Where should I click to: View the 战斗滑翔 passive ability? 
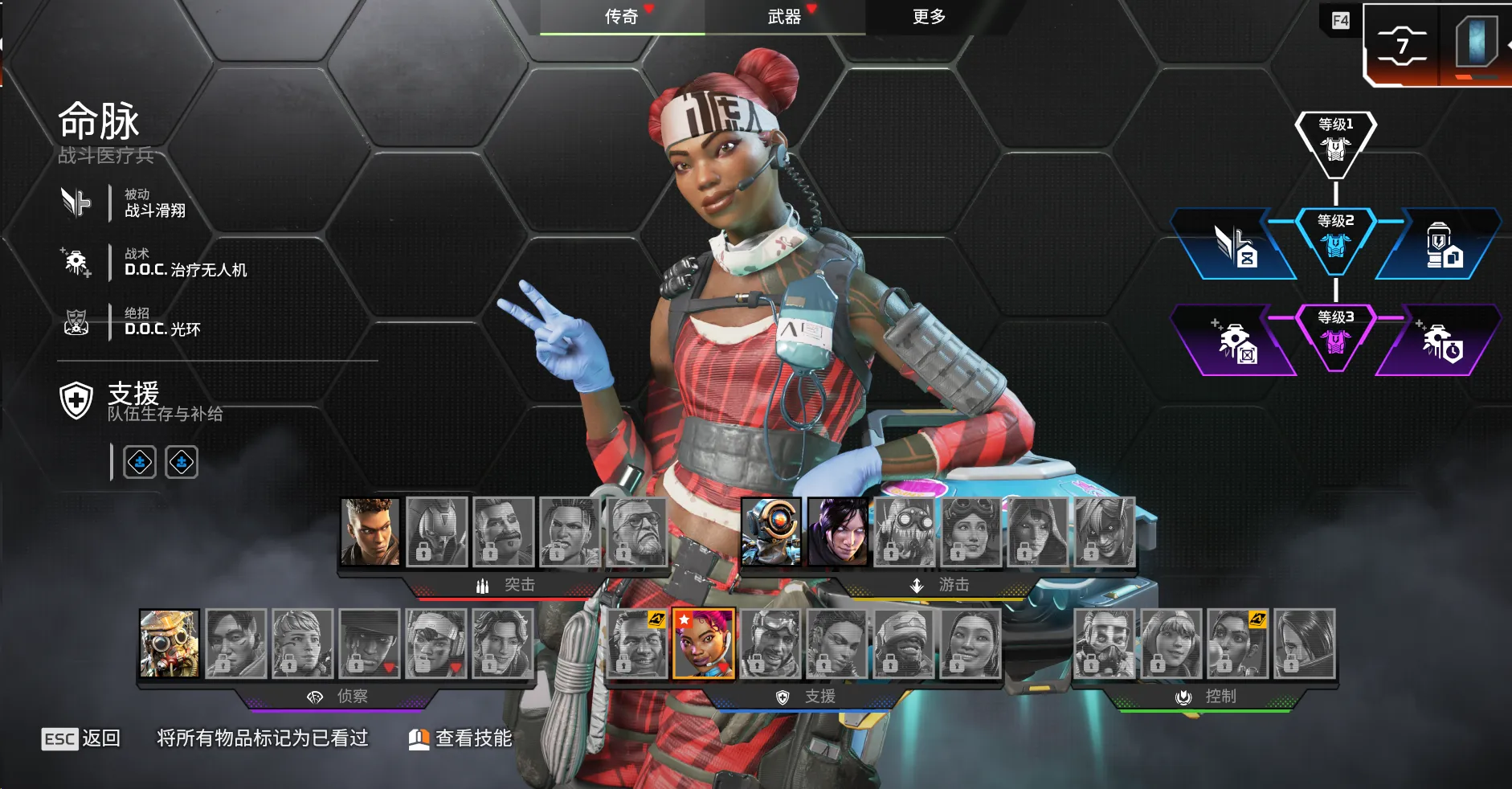pyautogui.click(x=154, y=202)
